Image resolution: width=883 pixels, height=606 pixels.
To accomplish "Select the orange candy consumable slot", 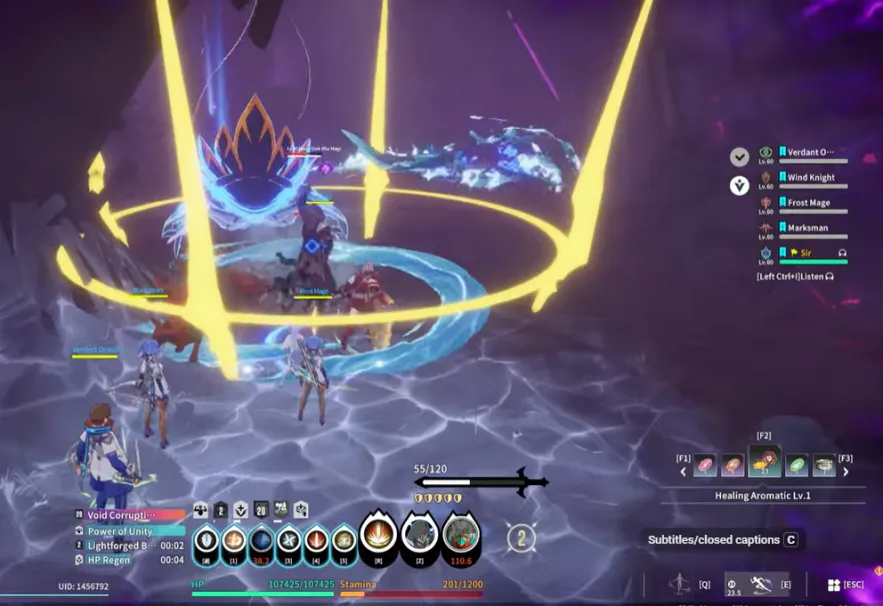I will click(x=733, y=465).
